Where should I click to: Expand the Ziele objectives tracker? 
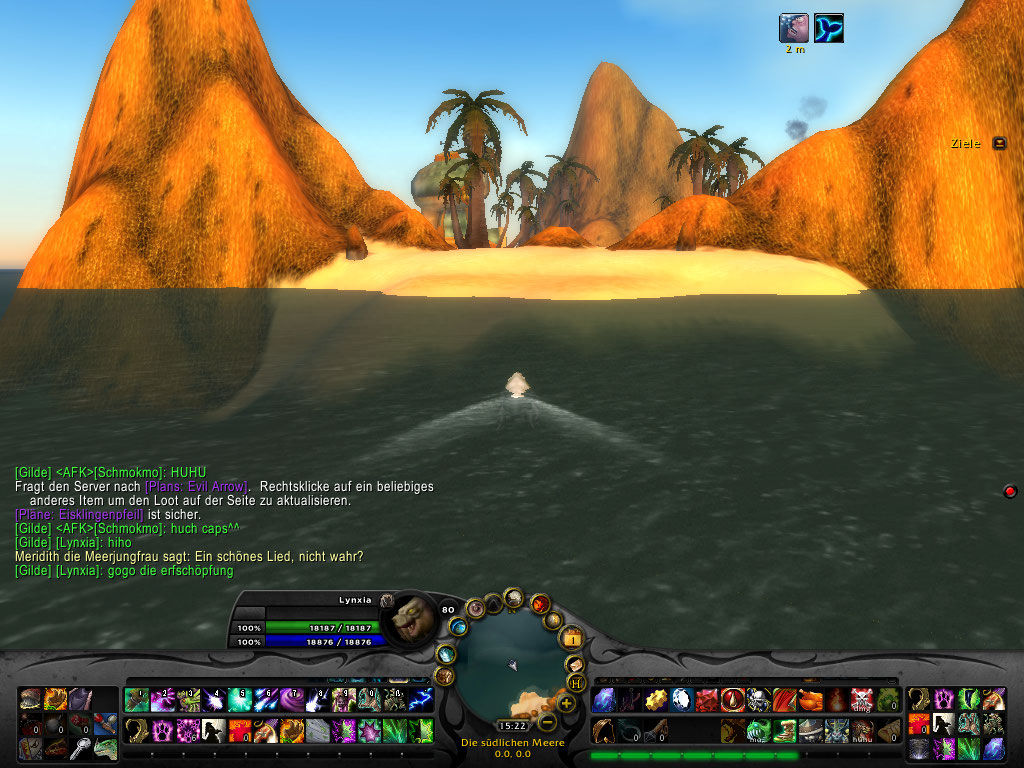(x=998, y=144)
